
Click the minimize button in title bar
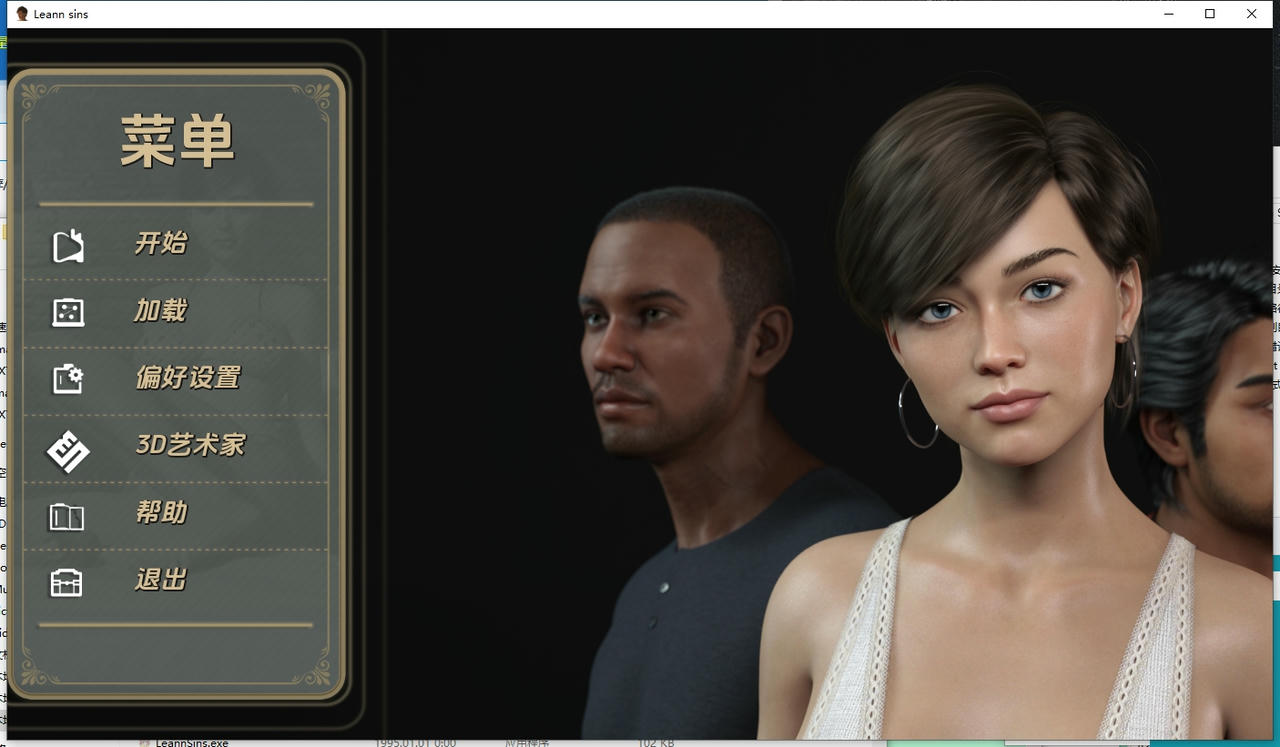[x=1169, y=14]
